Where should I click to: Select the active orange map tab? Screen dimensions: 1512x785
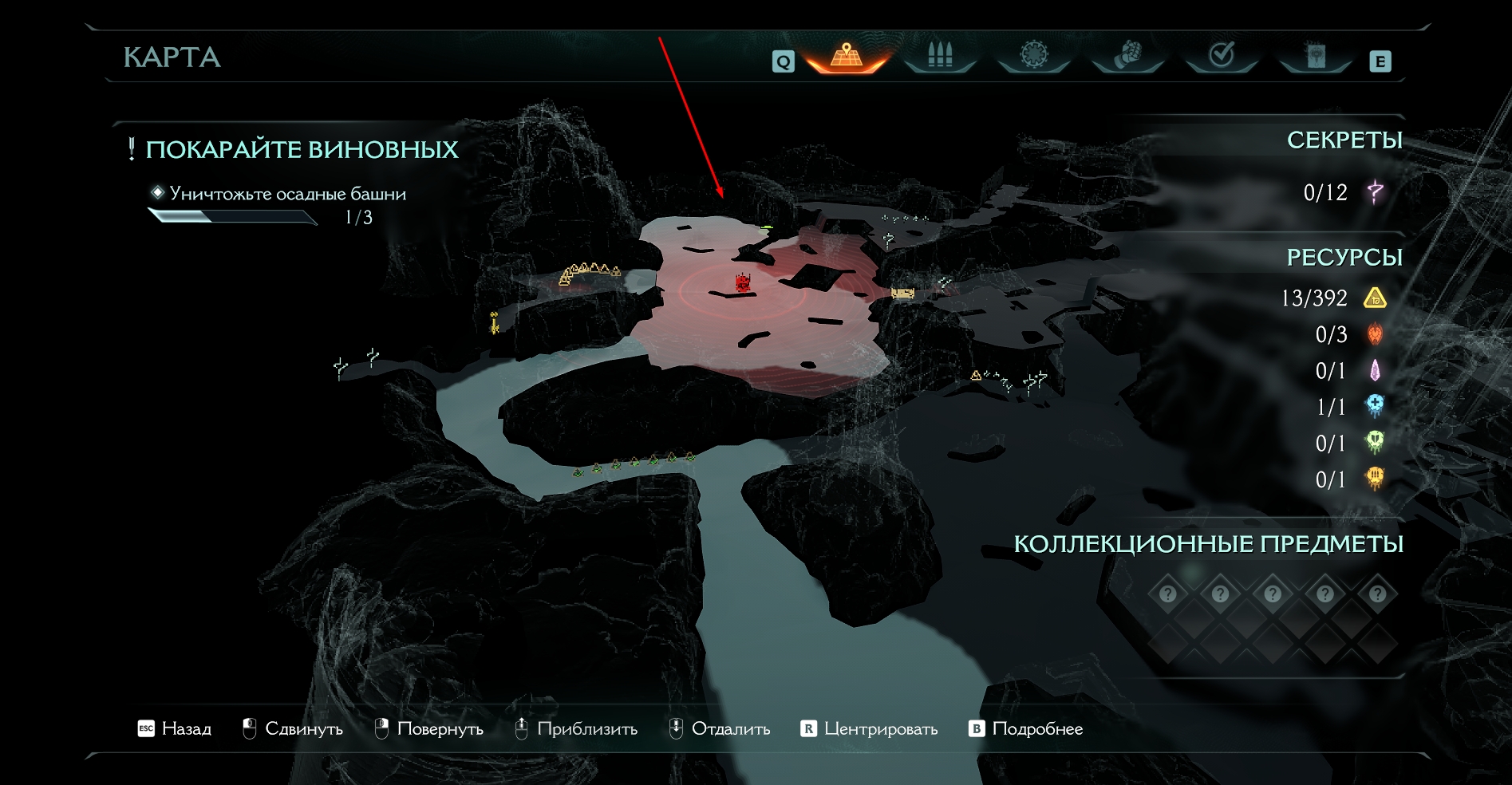tap(847, 56)
